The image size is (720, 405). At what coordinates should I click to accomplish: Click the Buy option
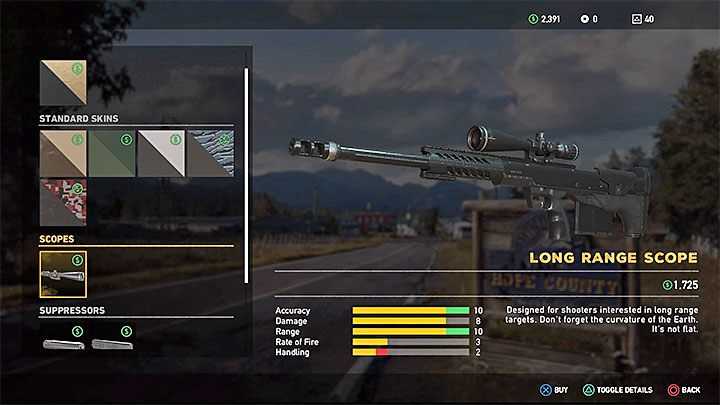(553, 389)
